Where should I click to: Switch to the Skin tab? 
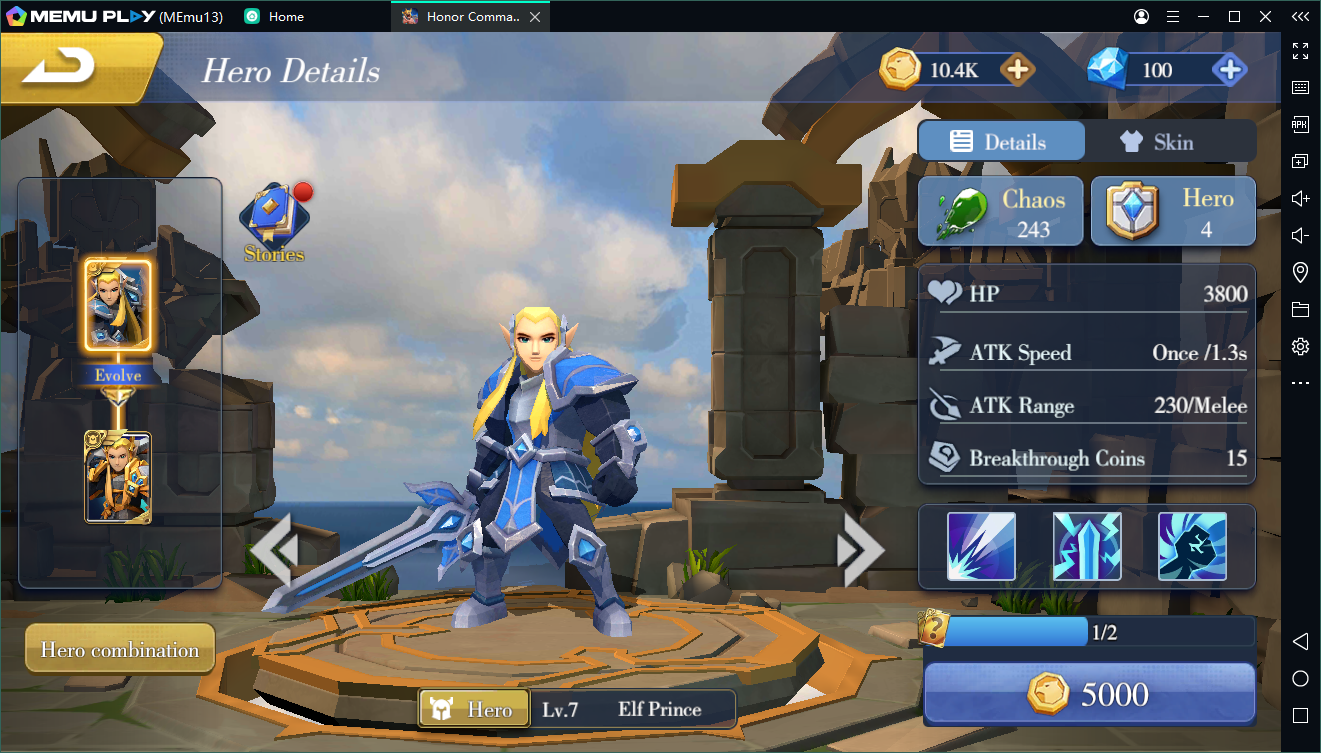pyautogui.click(x=1171, y=142)
